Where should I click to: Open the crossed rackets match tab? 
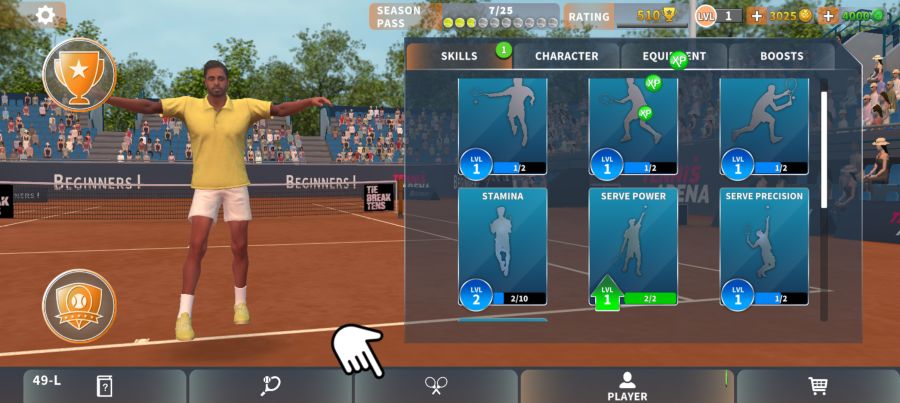coord(436,386)
